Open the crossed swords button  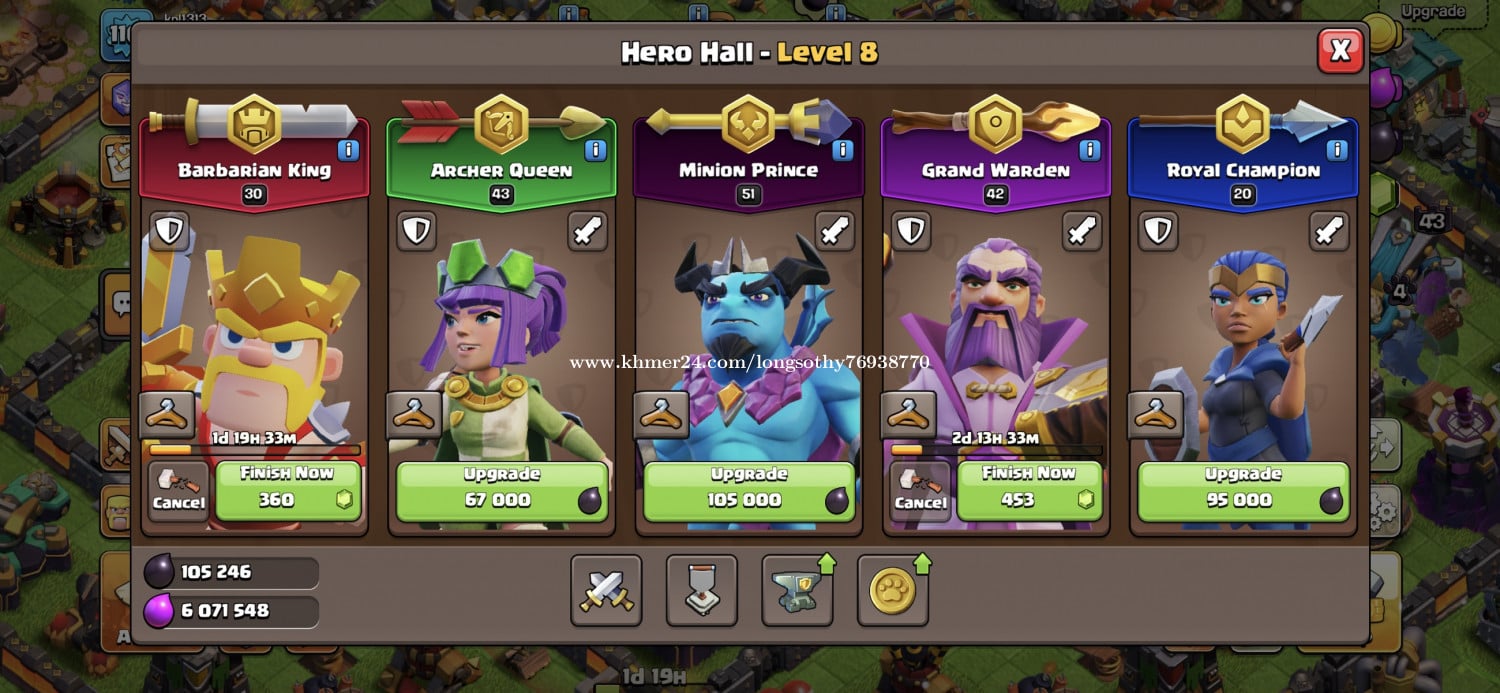[606, 590]
